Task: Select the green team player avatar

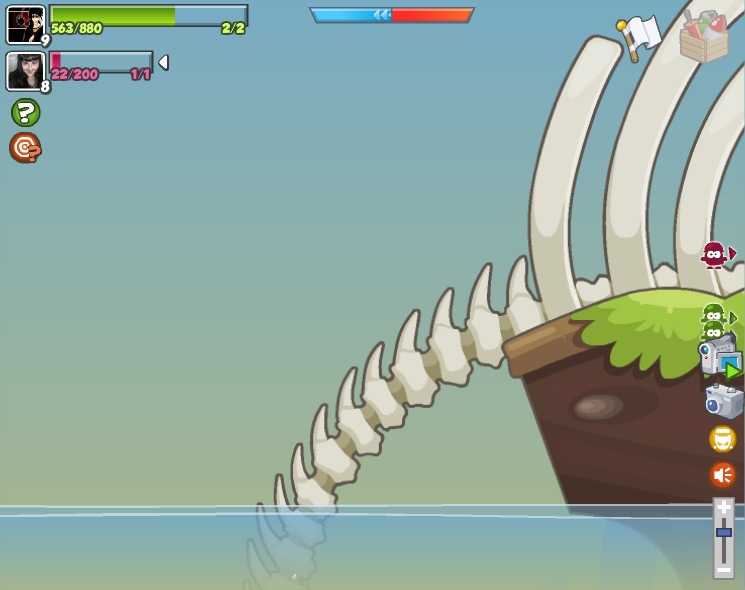Action: (25, 24)
